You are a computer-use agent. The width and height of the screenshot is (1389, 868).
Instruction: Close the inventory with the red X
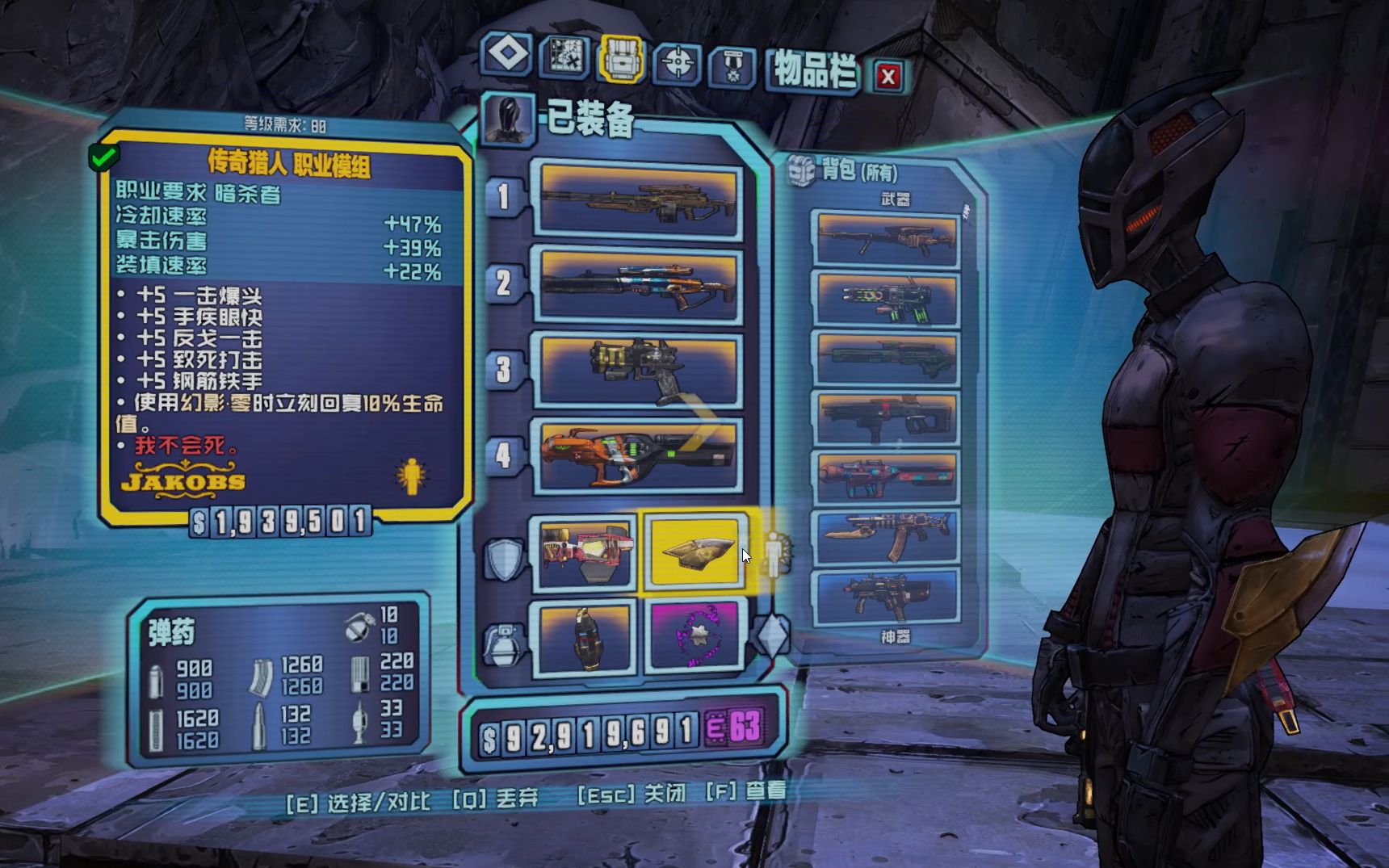888,77
